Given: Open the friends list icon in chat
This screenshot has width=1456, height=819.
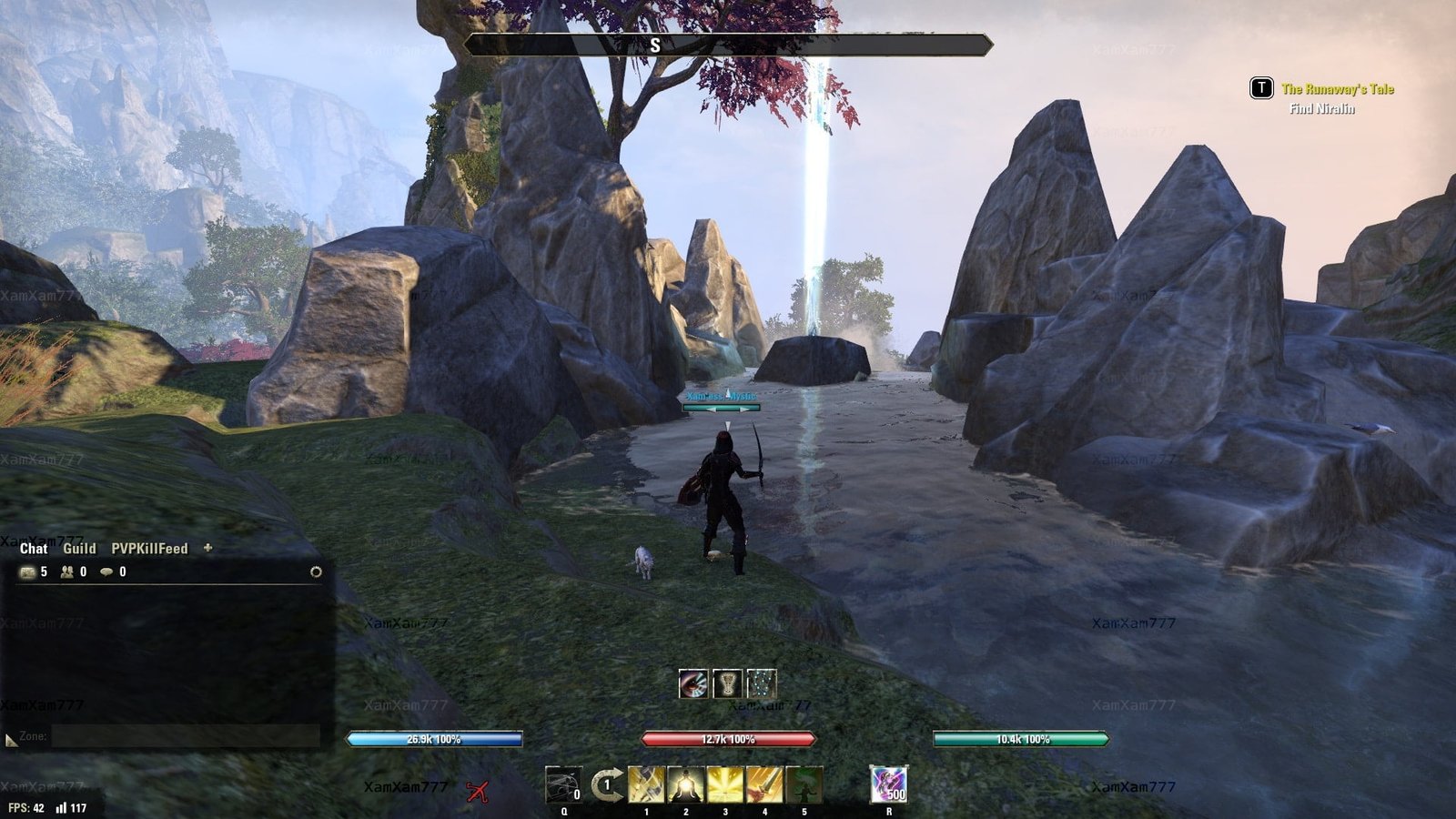Looking at the screenshot, I should click(x=67, y=572).
